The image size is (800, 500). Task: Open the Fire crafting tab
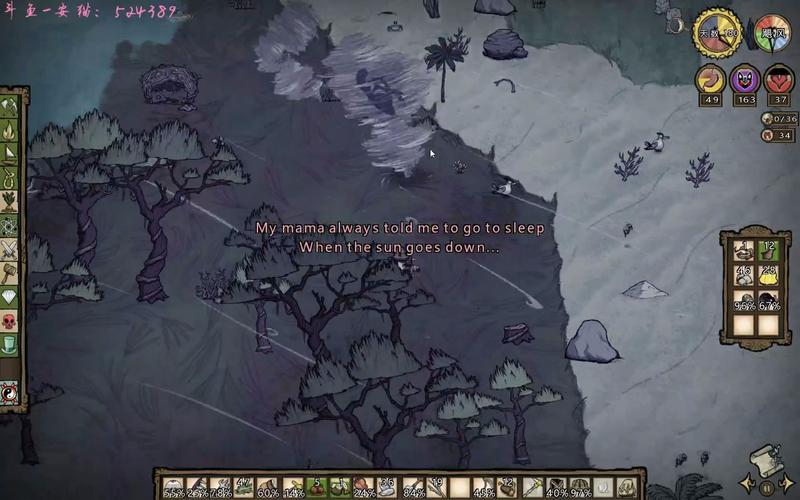pos(10,130)
